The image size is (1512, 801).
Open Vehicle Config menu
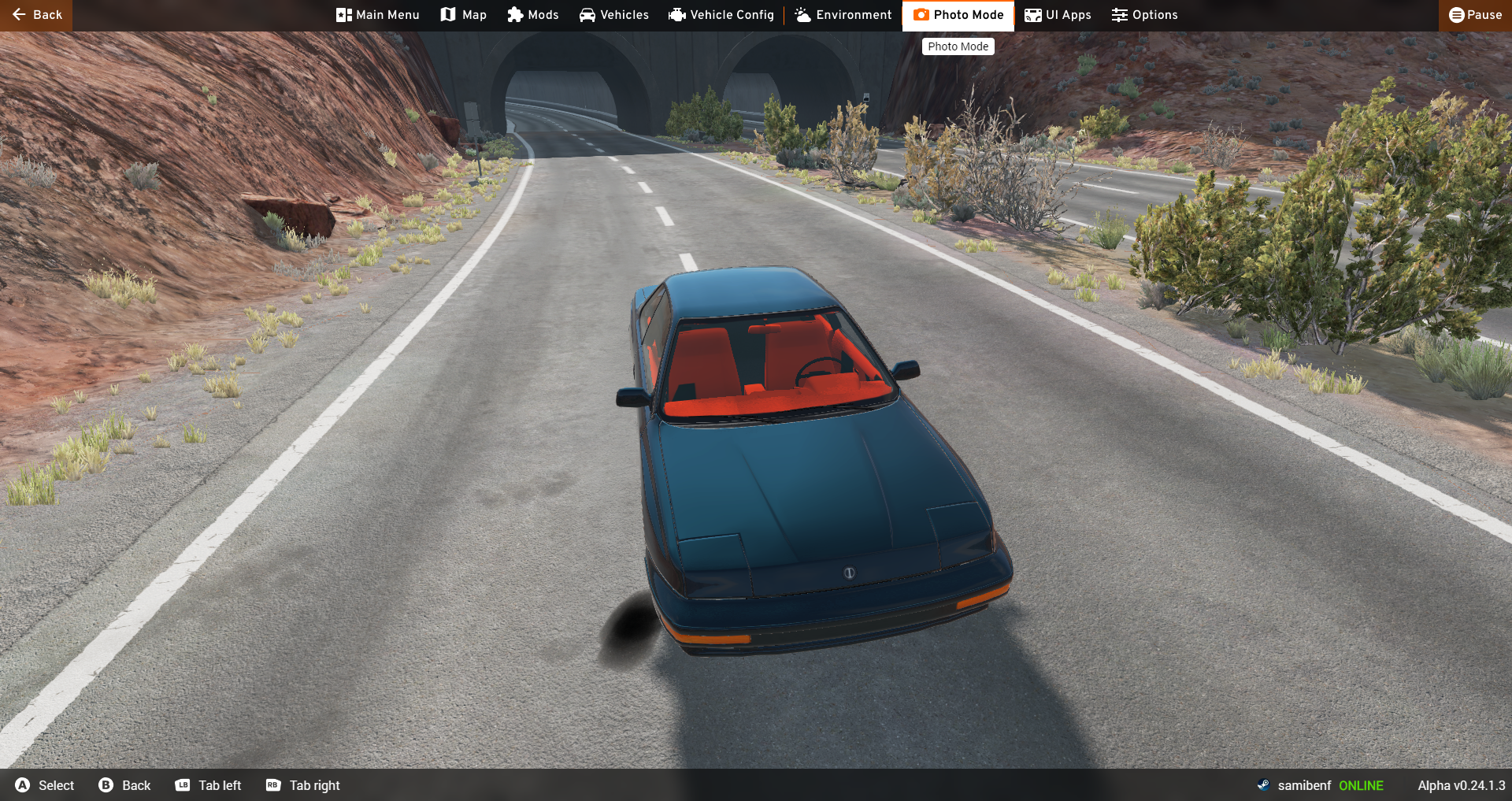(x=721, y=15)
